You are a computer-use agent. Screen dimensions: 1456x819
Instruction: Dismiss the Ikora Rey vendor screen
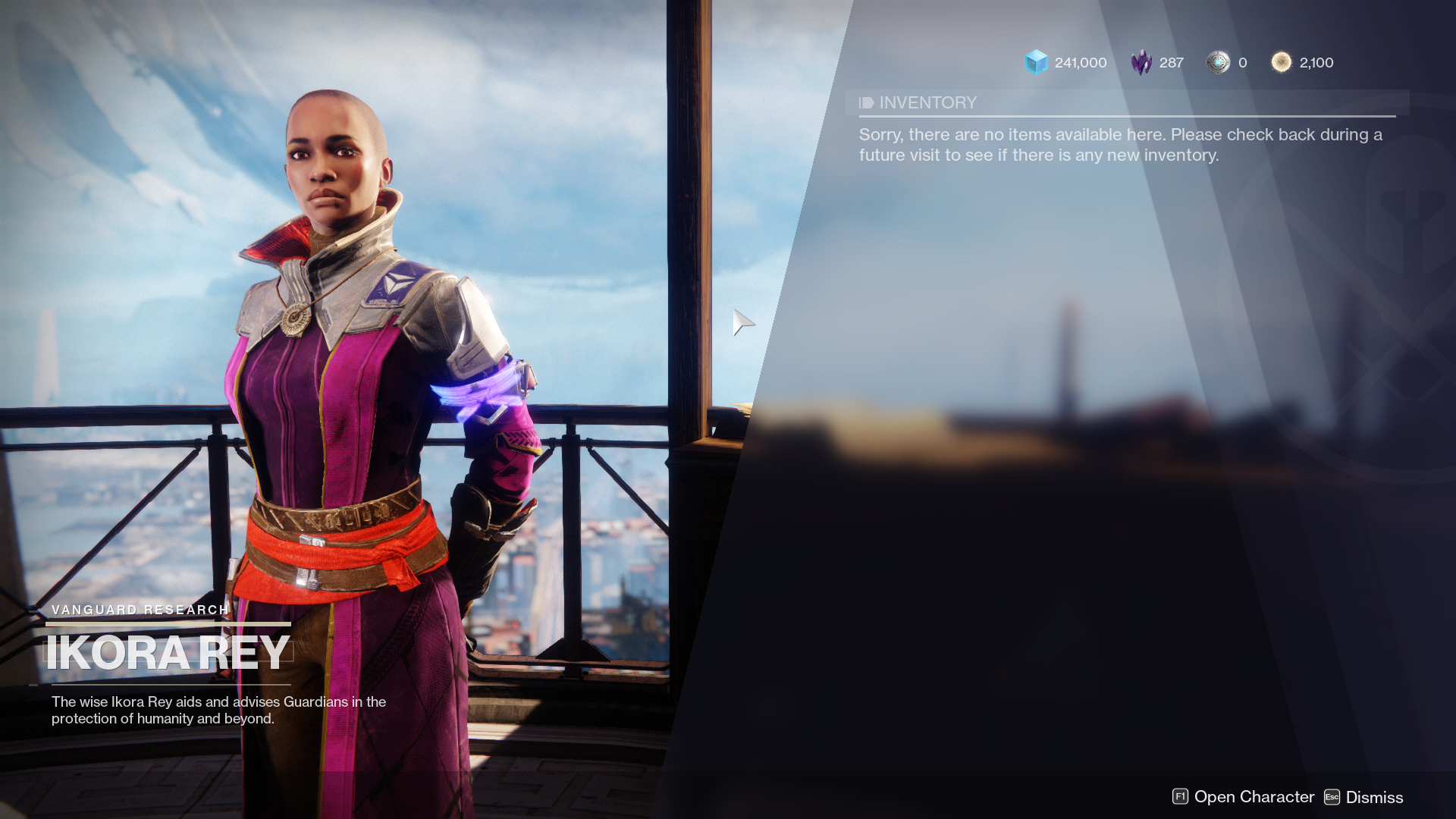[x=1363, y=797]
